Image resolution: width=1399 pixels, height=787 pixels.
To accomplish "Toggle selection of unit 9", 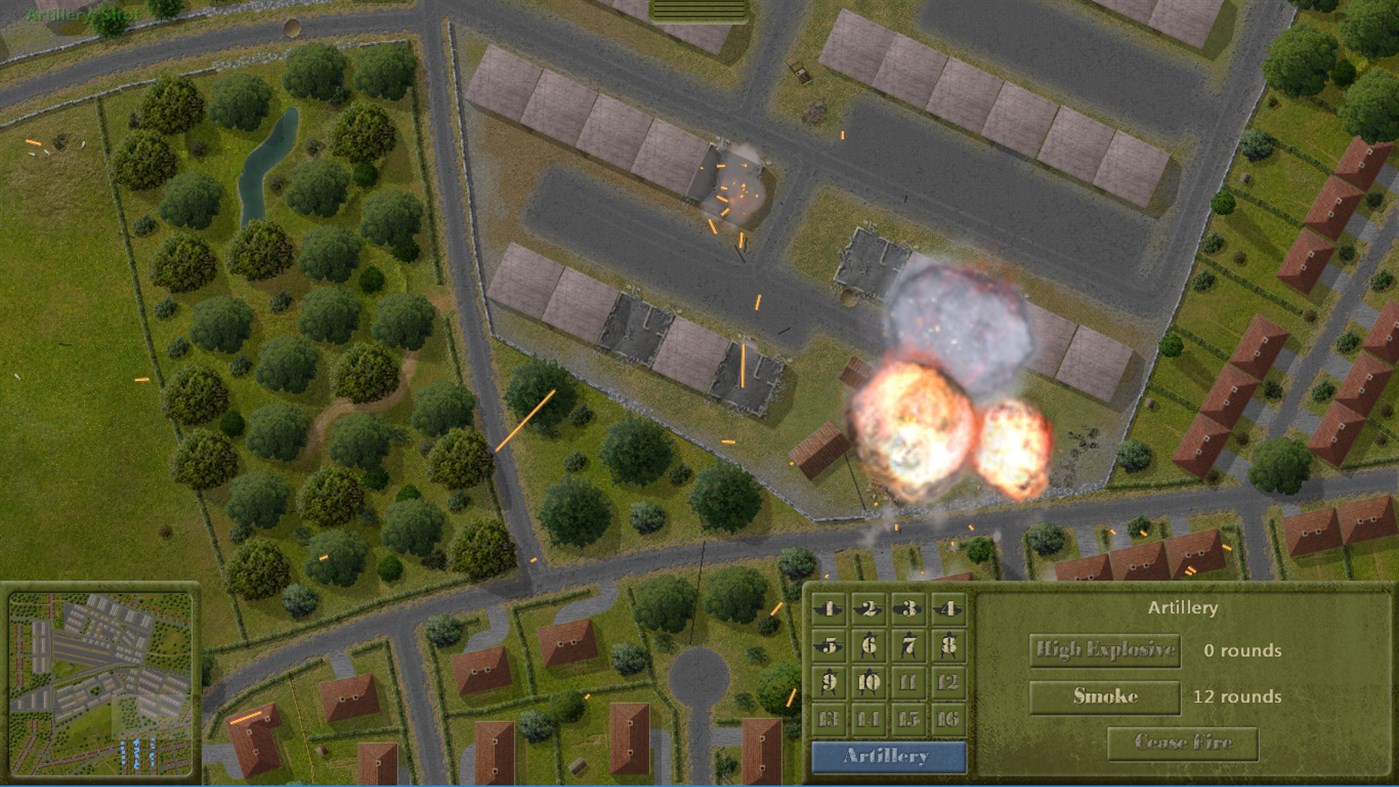I will pyautogui.click(x=829, y=682).
